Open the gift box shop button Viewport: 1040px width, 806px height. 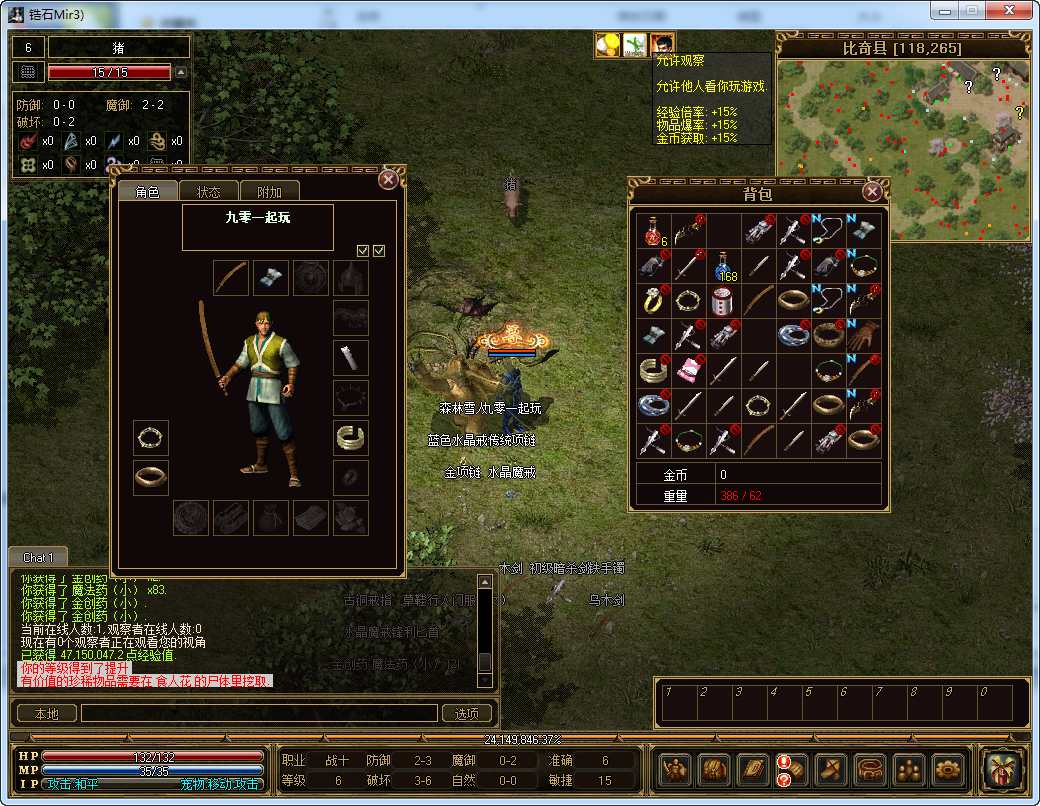click(x=1002, y=769)
